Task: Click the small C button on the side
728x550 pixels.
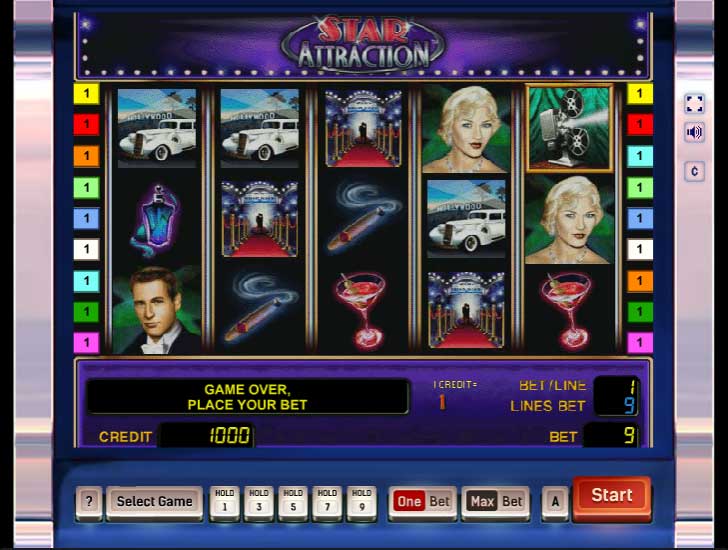Action: pos(694,171)
